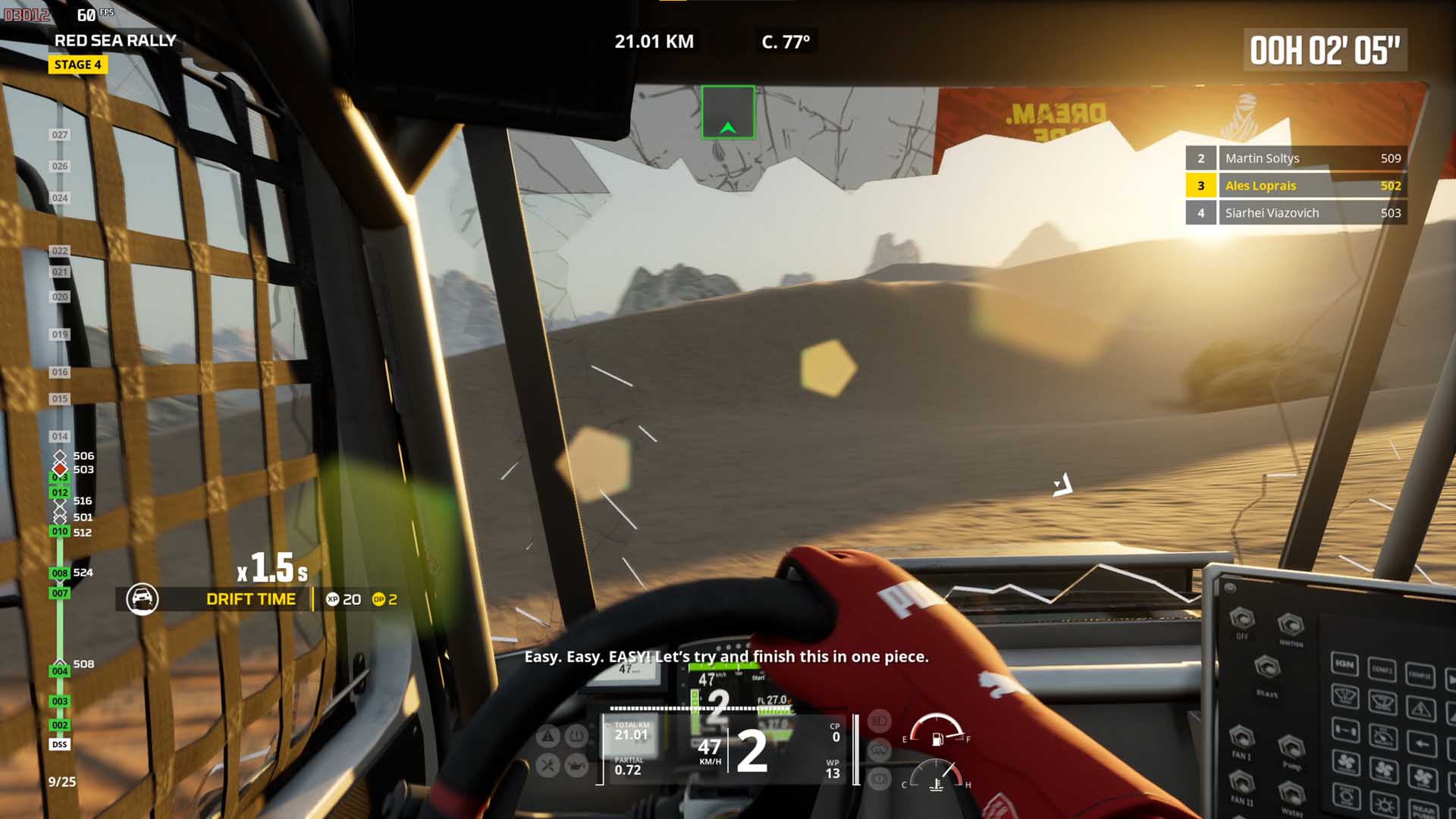Click the DSS start marker on the waypoint track
The width and height of the screenshot is (1456, 819).
[59, 745]
